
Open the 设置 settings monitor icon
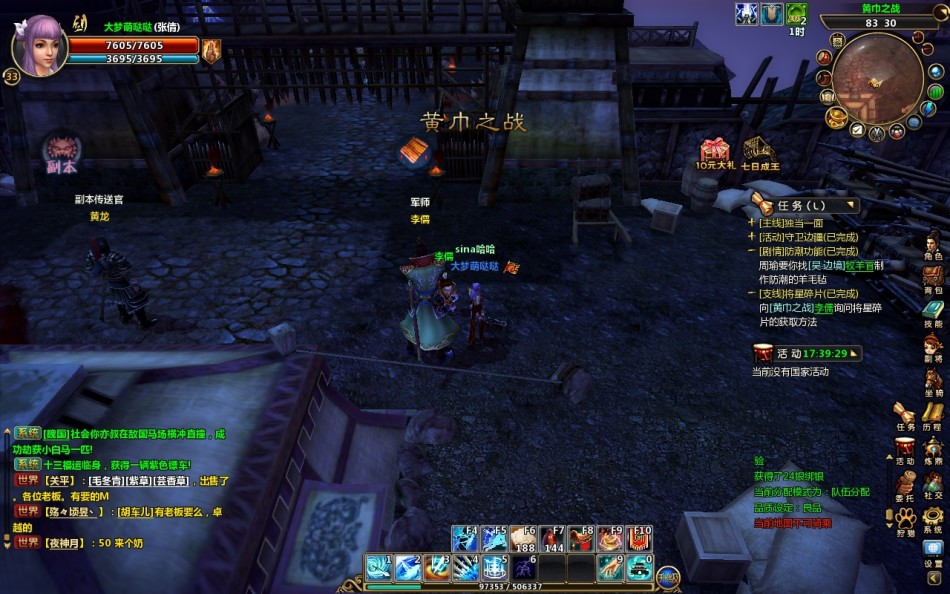pyautogui.click(x=932, y=550)
